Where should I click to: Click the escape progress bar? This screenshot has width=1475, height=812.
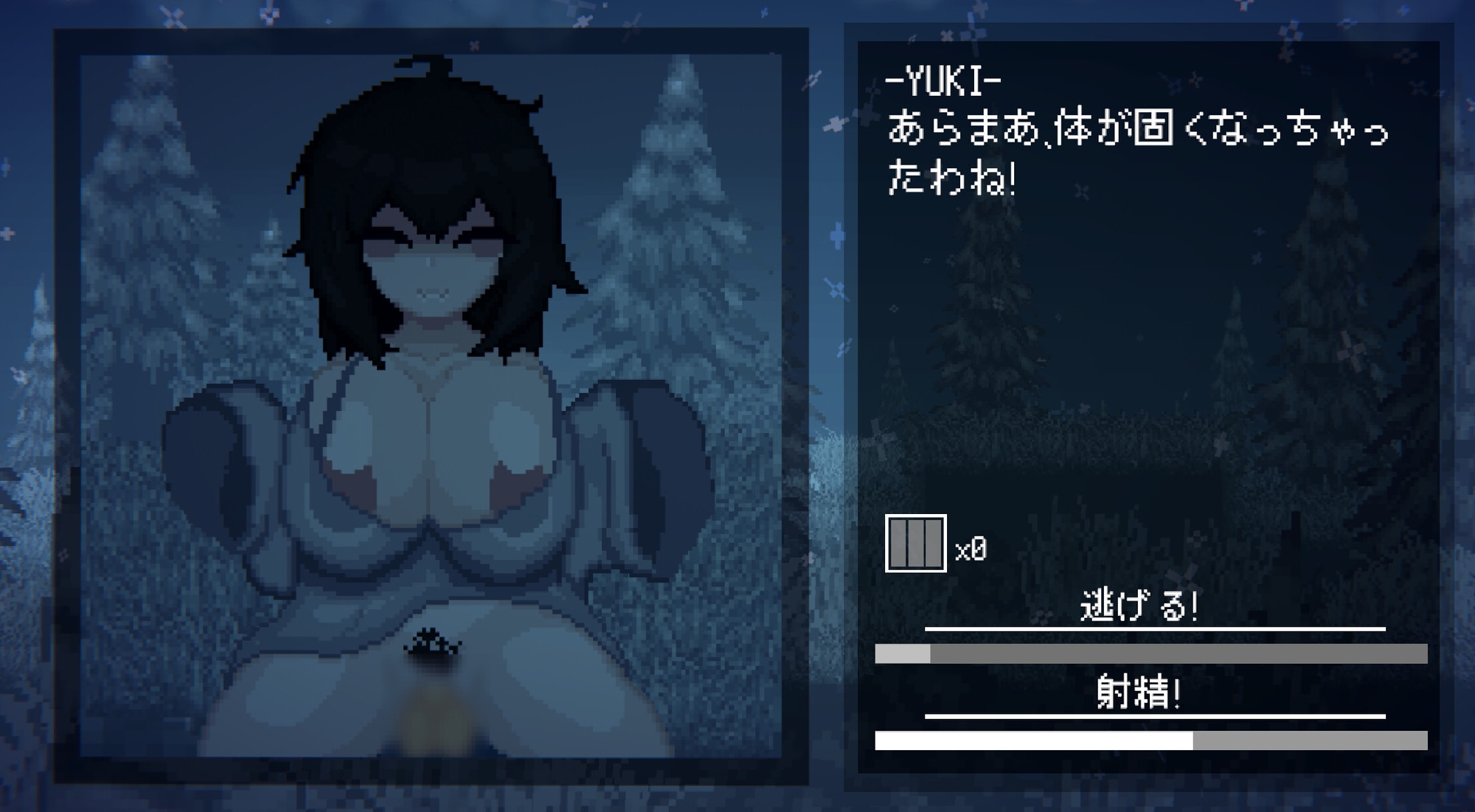coord(1150,652)
